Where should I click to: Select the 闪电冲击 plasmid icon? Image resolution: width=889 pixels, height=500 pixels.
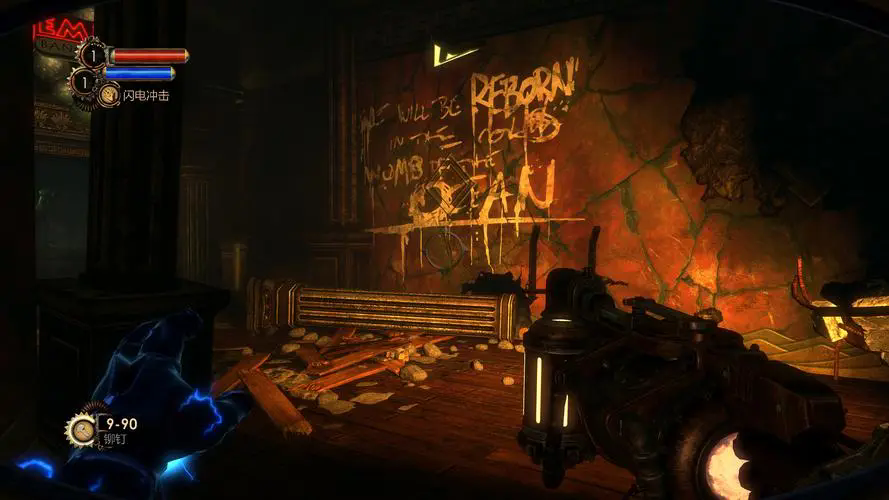(108, 94)
